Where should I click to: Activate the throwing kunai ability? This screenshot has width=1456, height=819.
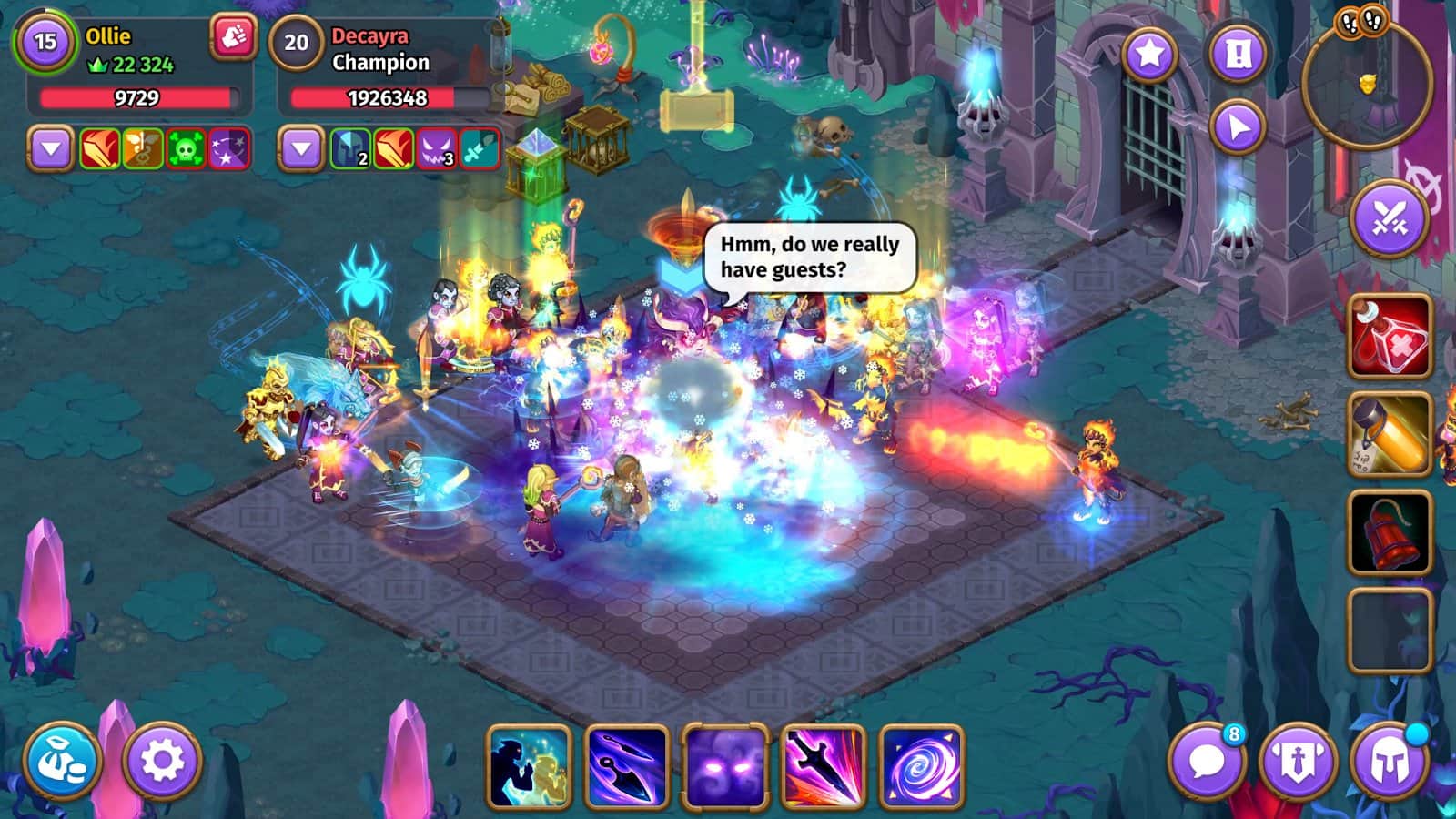point(627,766)
